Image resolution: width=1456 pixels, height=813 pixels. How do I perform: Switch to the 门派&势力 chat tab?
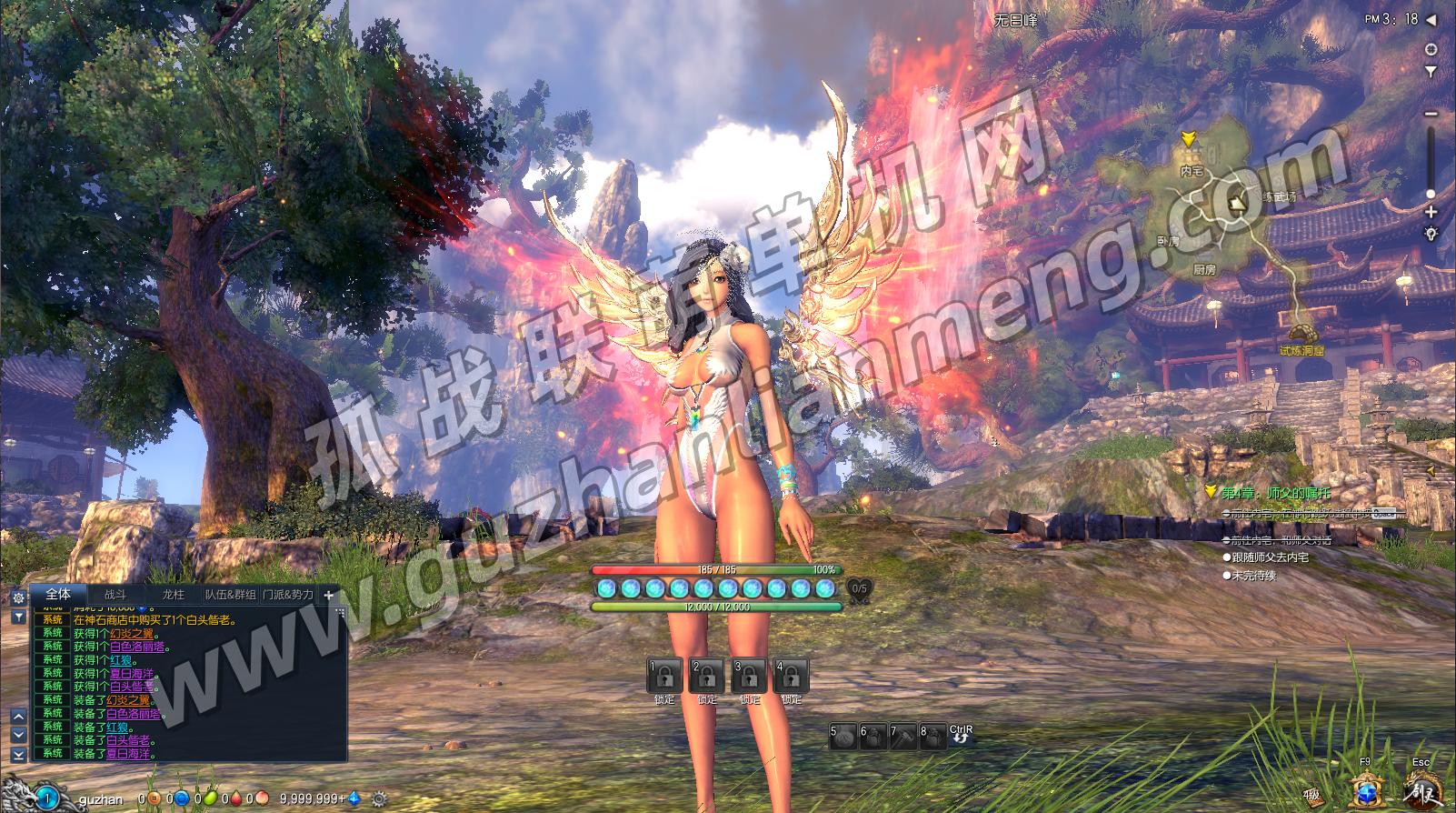pyautogui.click(x=288, y=595)
